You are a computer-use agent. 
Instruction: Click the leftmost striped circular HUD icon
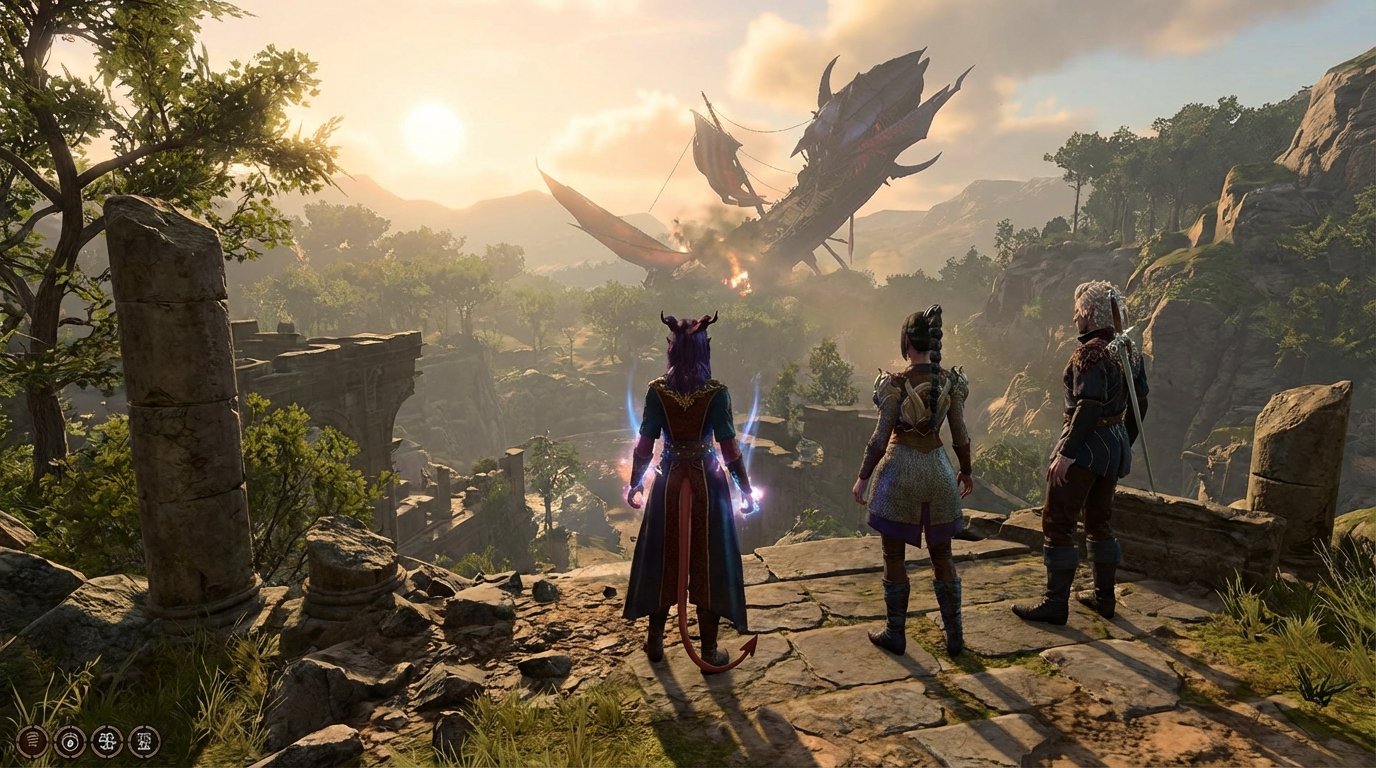pos(32,742)
